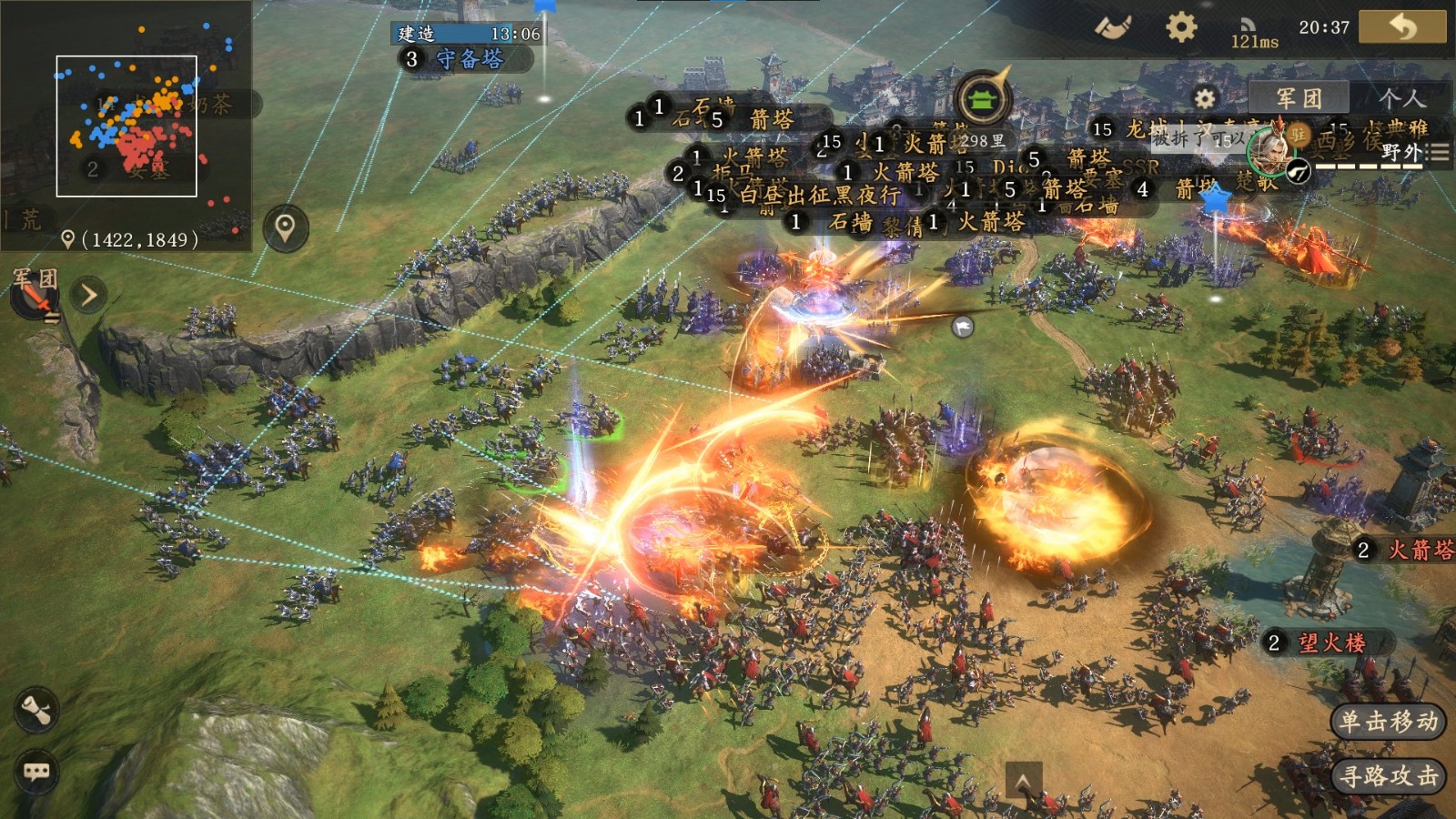The height and width of the screenshot is (819, 1456).
Task: Expand the bottom up-arrow panel
Action: tap(1023, 781)
